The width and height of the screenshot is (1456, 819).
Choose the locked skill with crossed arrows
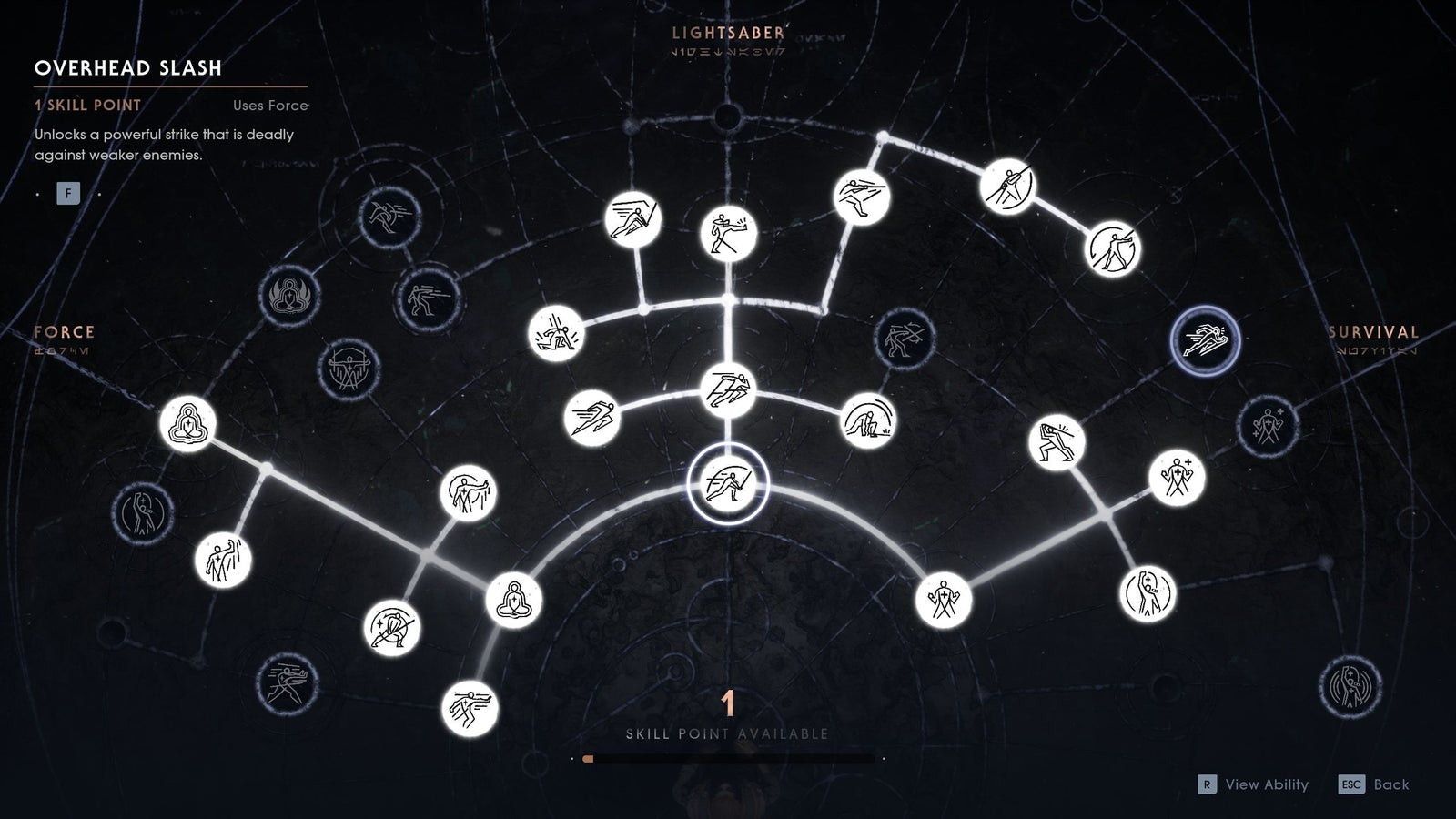903,338
